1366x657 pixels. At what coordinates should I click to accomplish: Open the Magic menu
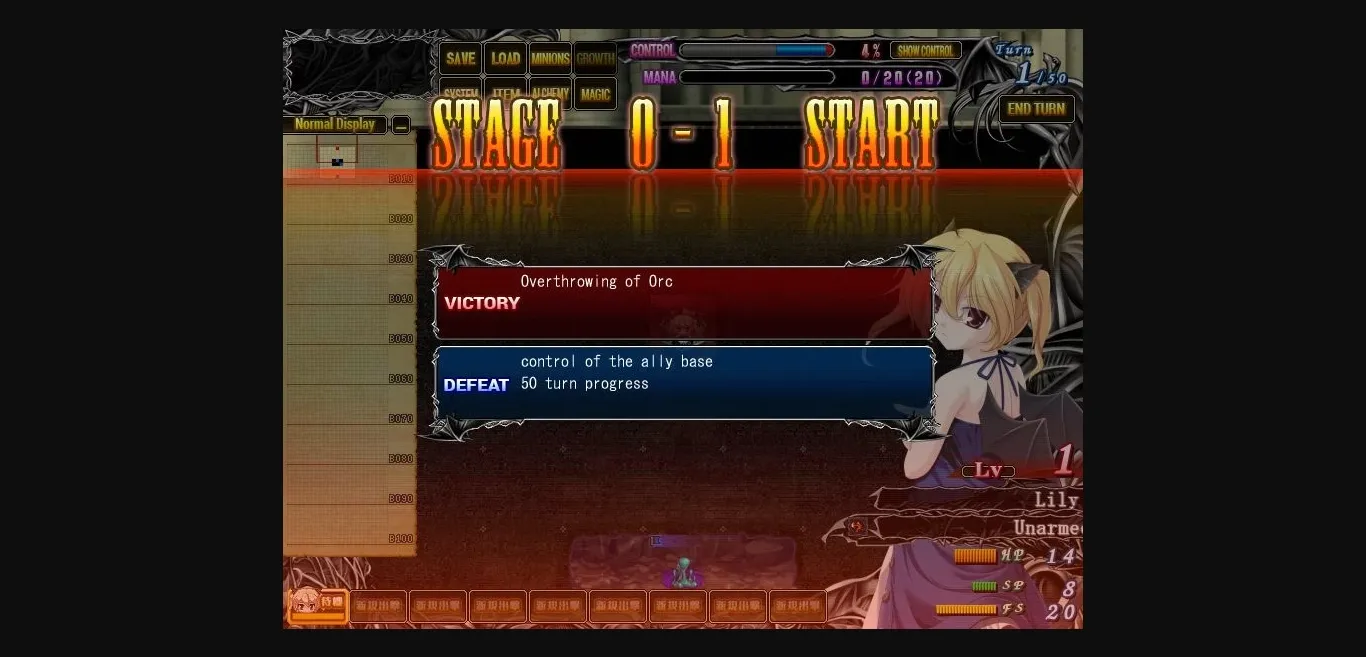pos(595,95)
